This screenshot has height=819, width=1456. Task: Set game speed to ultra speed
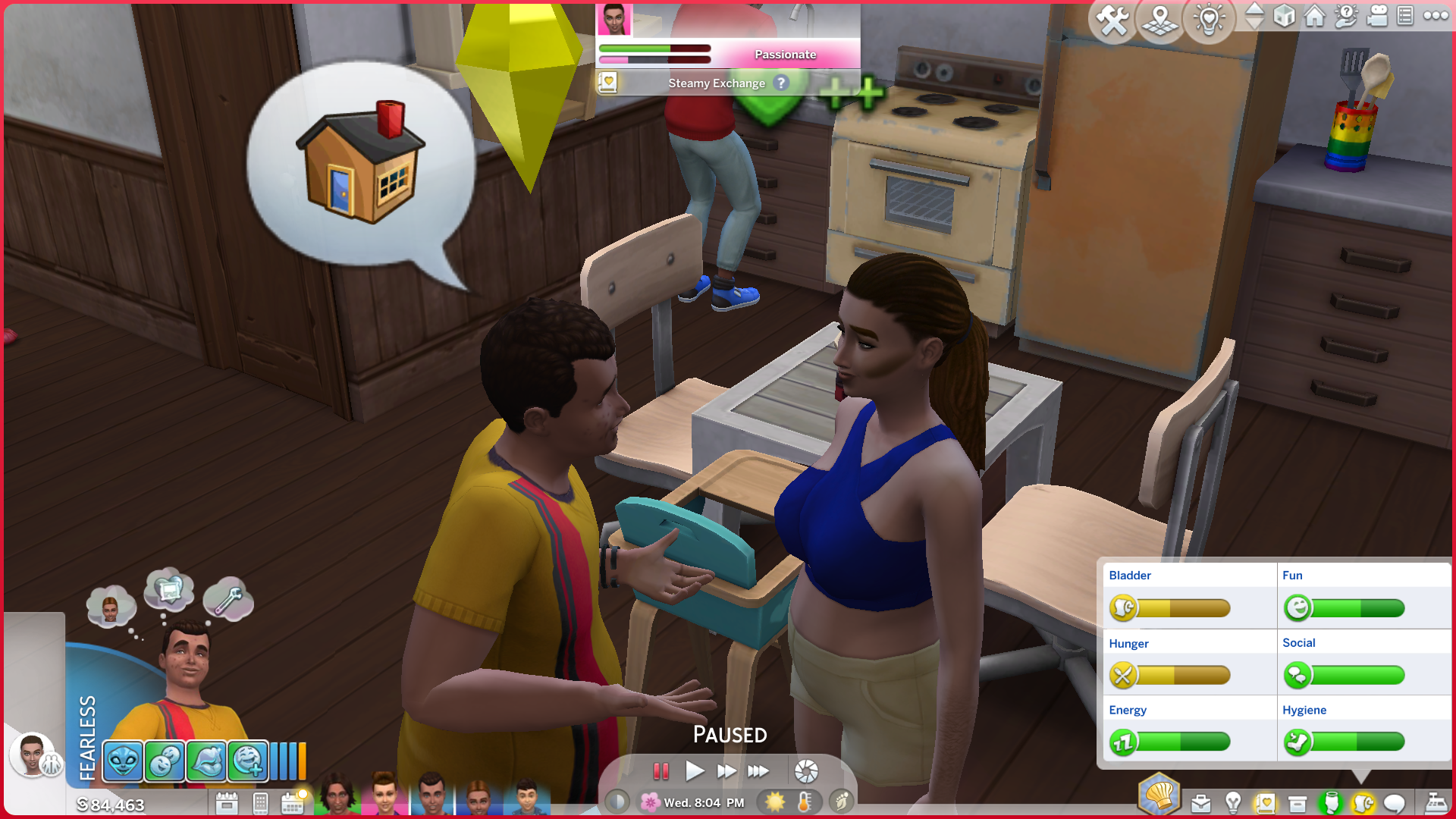pyautogui.click(x=758, y=771)
